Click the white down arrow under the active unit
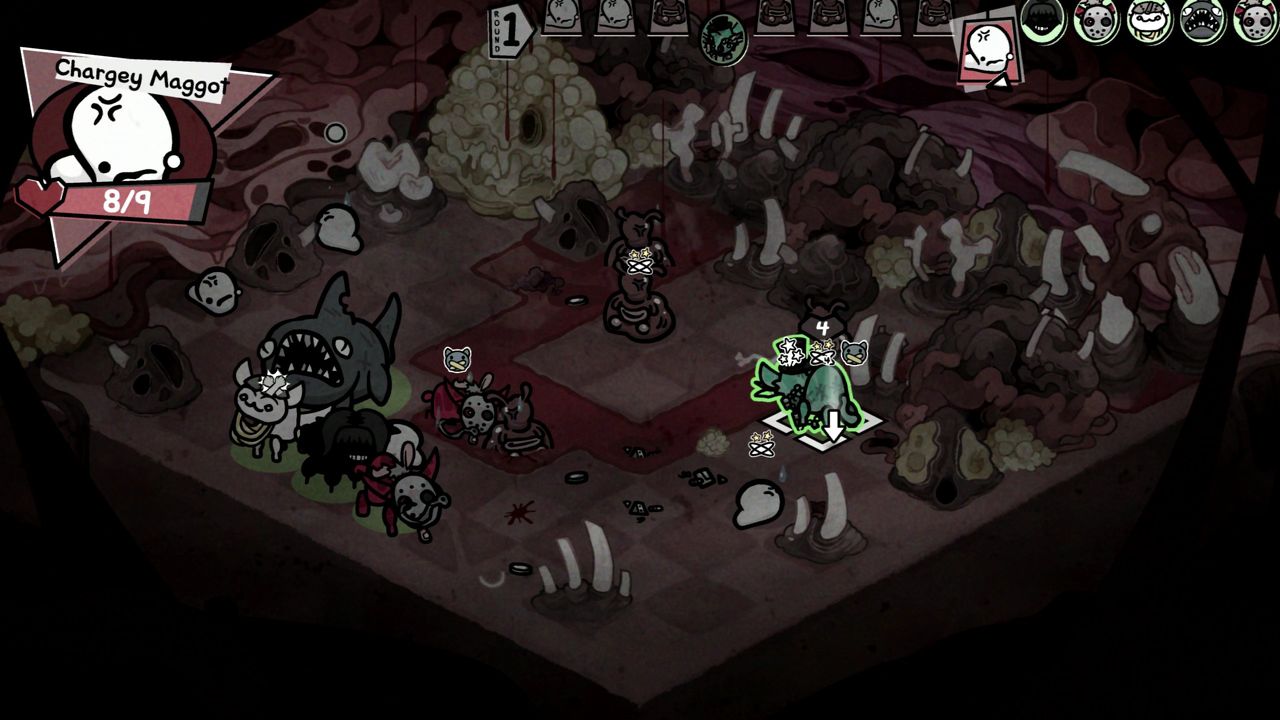The height and width of the screenshot is (720, 1280). (834, 425)
